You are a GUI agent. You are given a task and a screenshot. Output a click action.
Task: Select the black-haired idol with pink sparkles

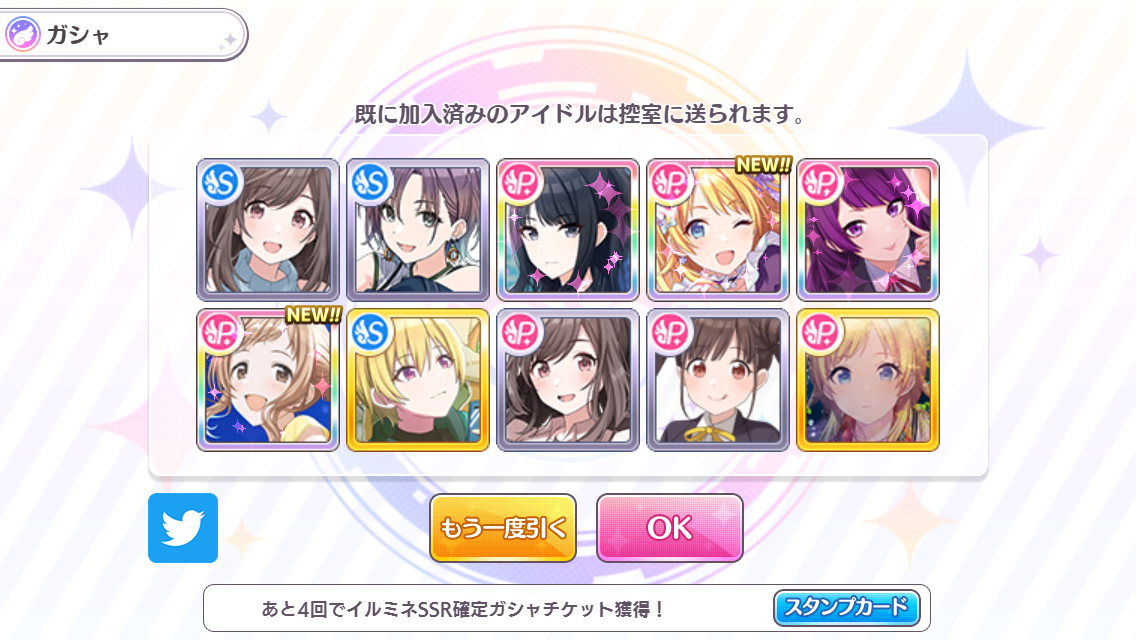point(568,230)
